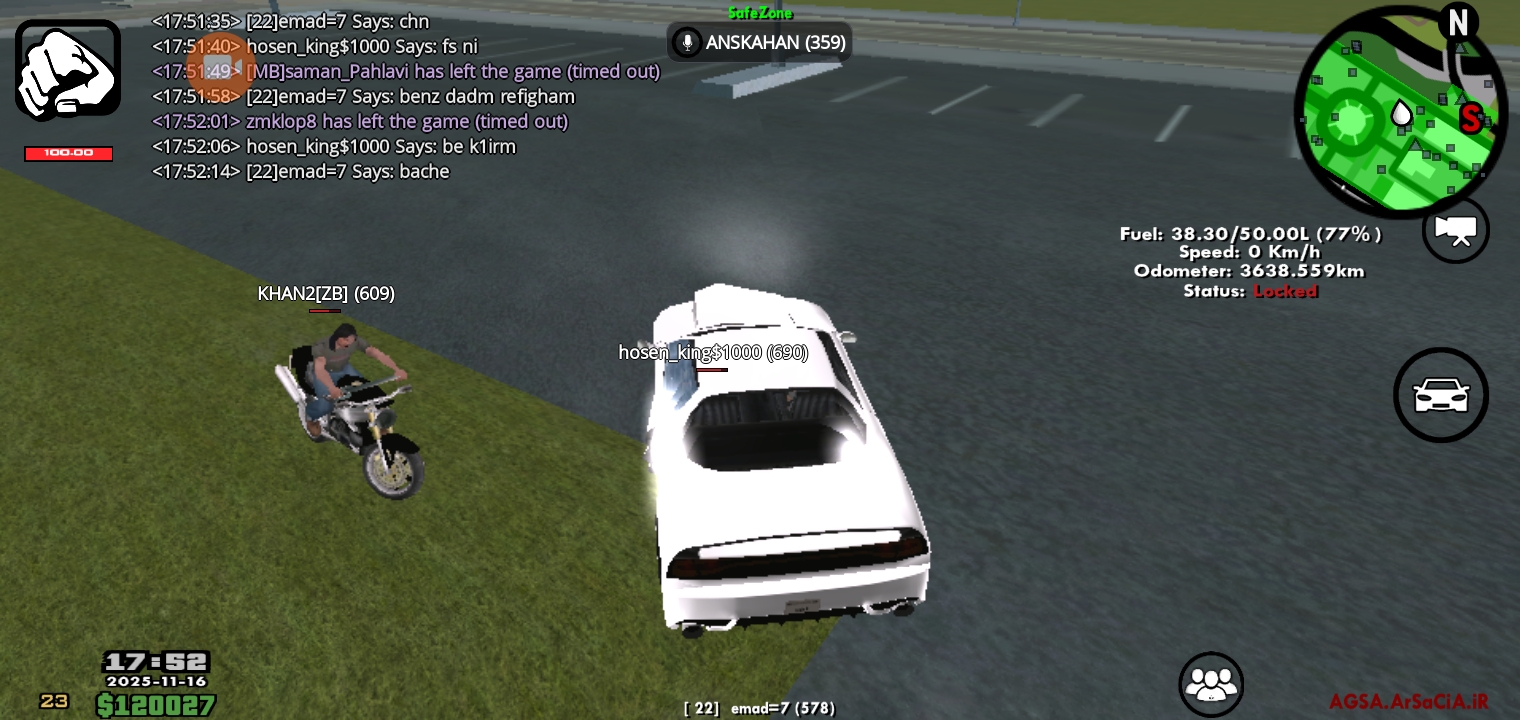Tap the fist melee attack icon
1520x720 pixels.
point(67,67)
